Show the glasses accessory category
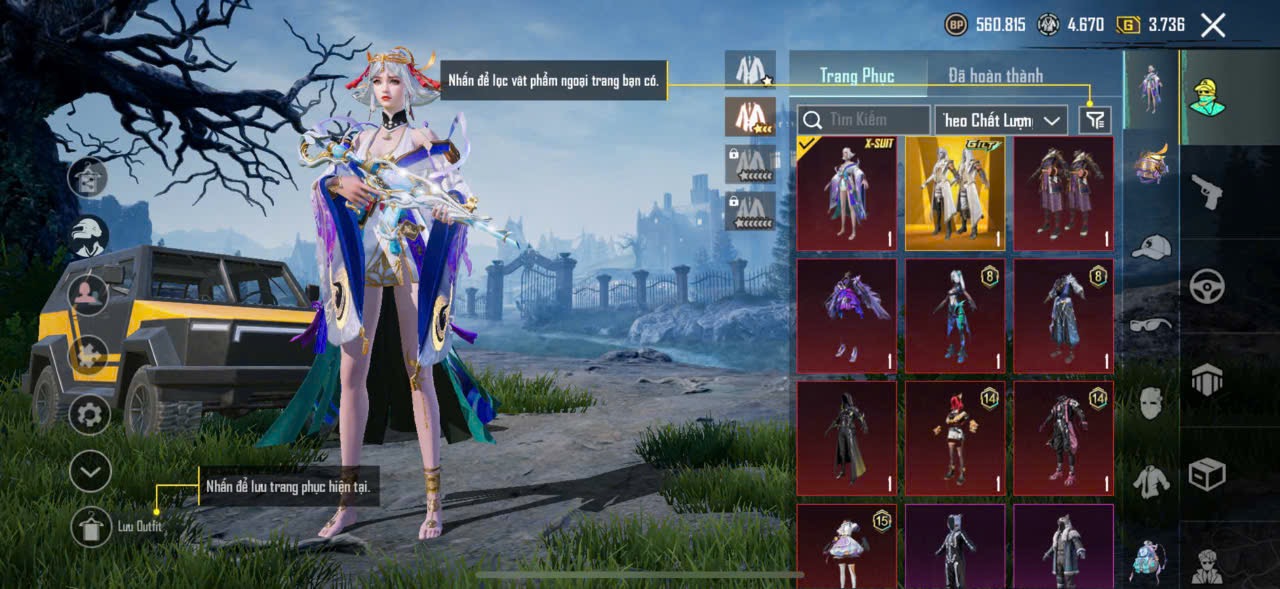Image resolution: width=1280 pixels, height=589 pixels. pos(1151,324)
